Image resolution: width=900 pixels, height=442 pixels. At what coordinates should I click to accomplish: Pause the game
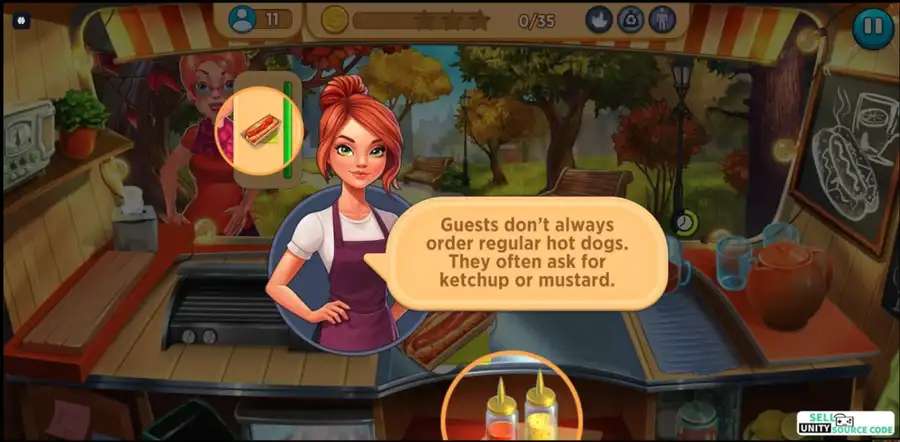[872, 28]
